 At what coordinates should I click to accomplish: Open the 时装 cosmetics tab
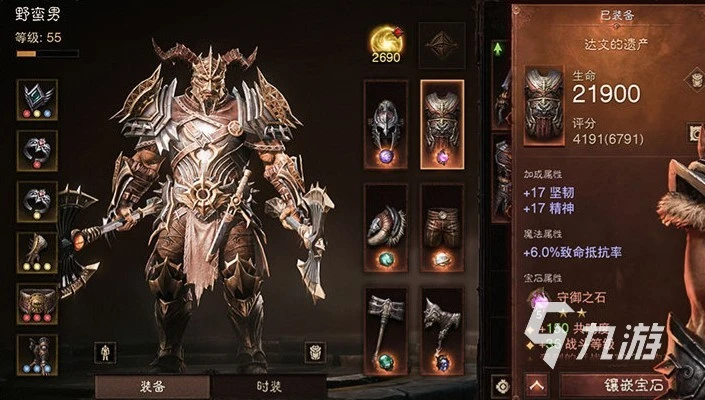[267, 386]
